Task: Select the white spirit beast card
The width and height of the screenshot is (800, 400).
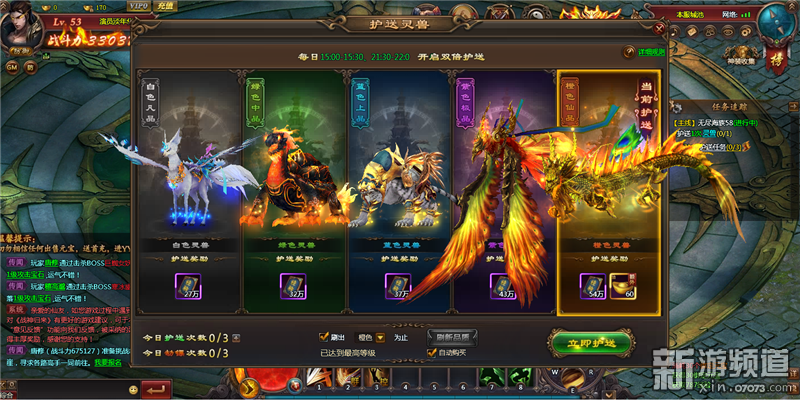Action: (187, 180)
